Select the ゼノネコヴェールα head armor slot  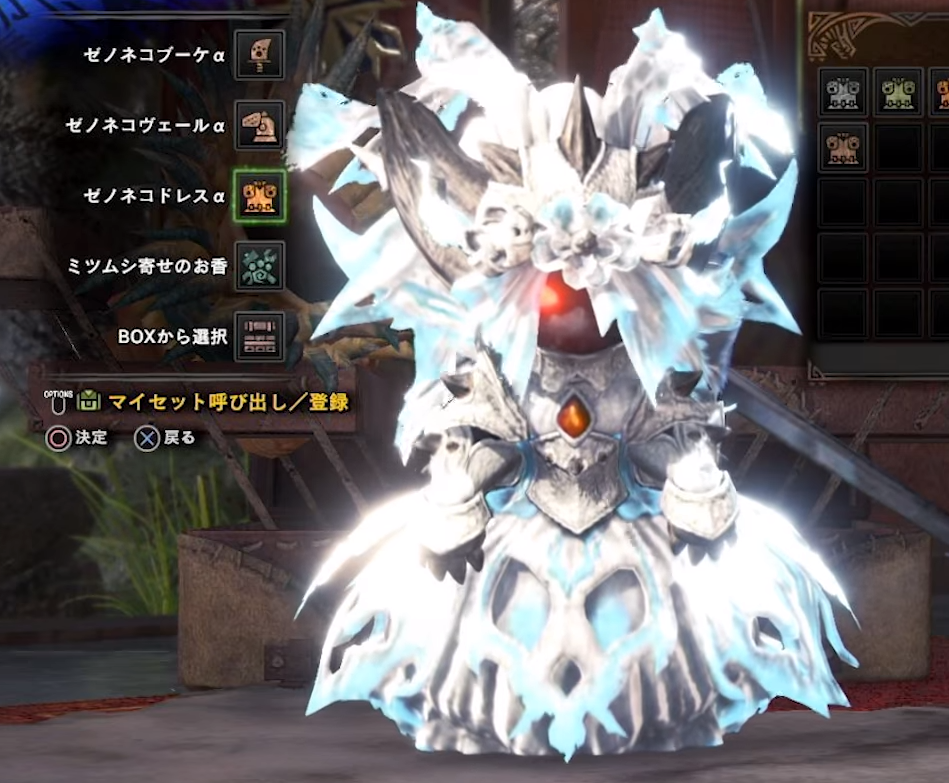coord(260,125)
